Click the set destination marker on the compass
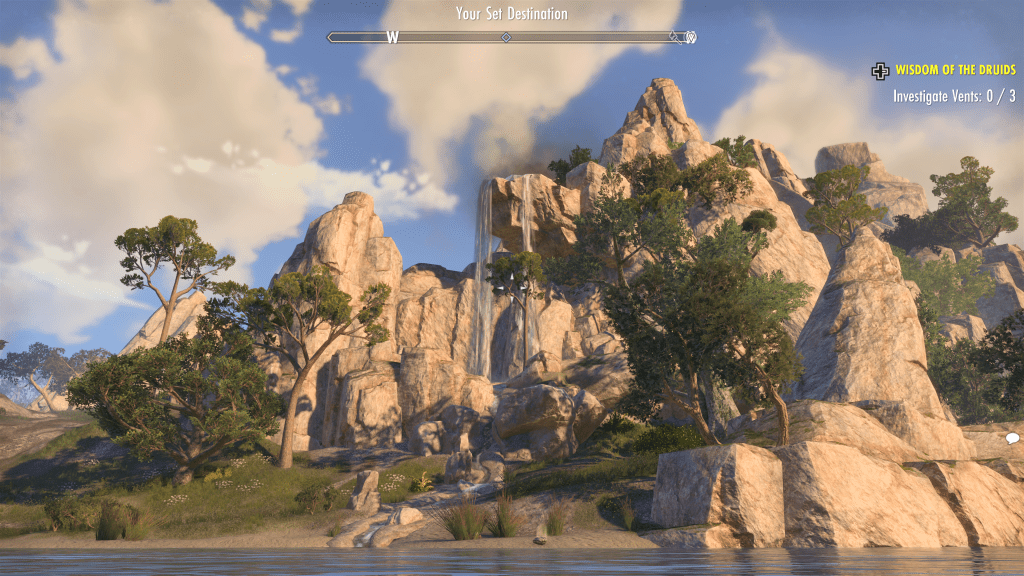1024x576 pixels. [x=690, y=38]
